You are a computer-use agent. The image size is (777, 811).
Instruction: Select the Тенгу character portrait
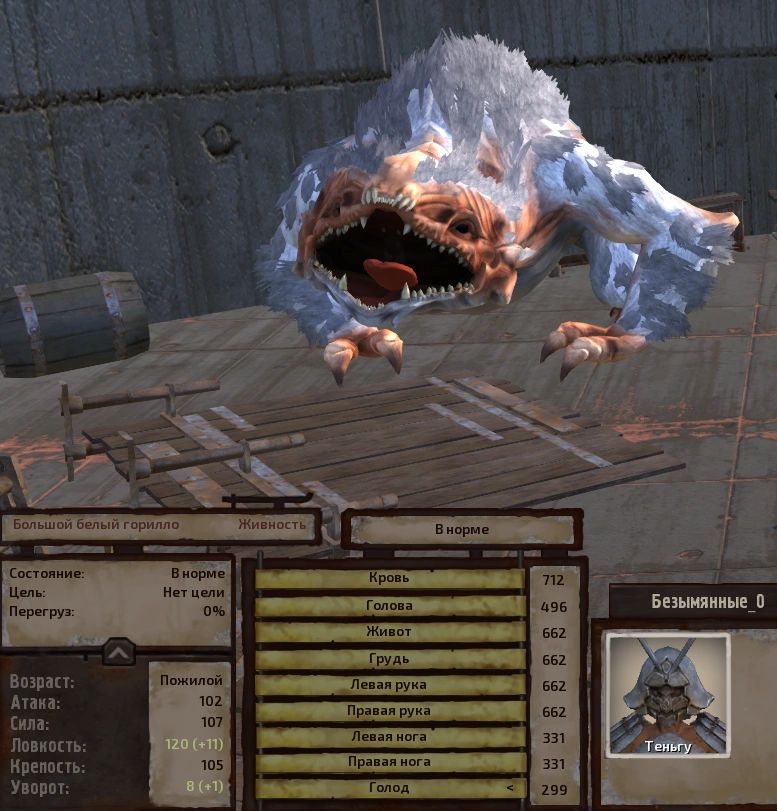pos(668,694)
